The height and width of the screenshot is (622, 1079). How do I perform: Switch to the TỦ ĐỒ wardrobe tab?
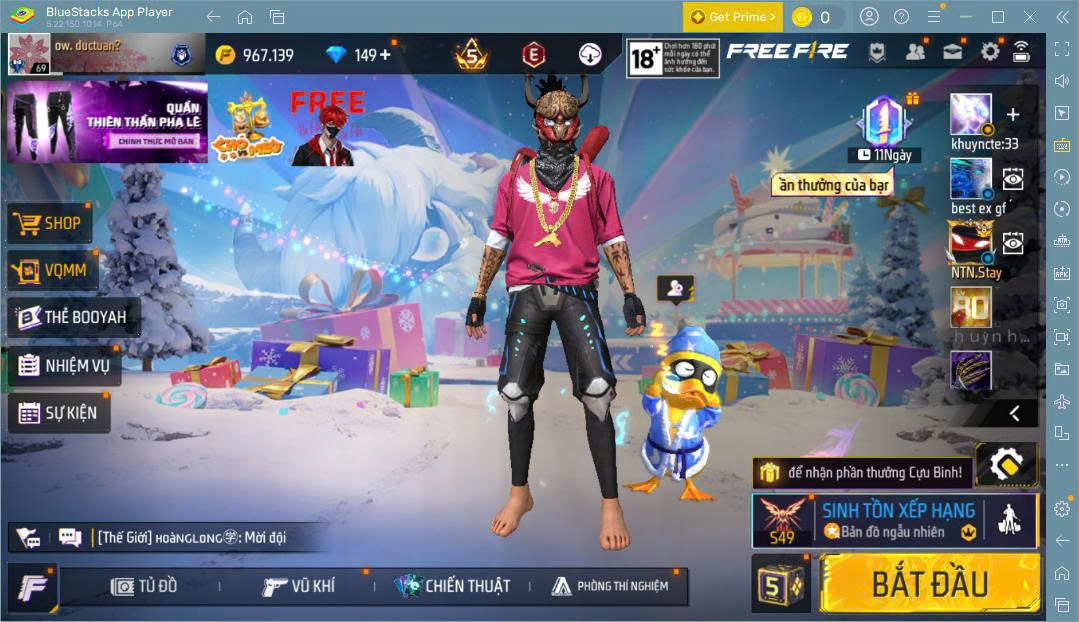144,586
